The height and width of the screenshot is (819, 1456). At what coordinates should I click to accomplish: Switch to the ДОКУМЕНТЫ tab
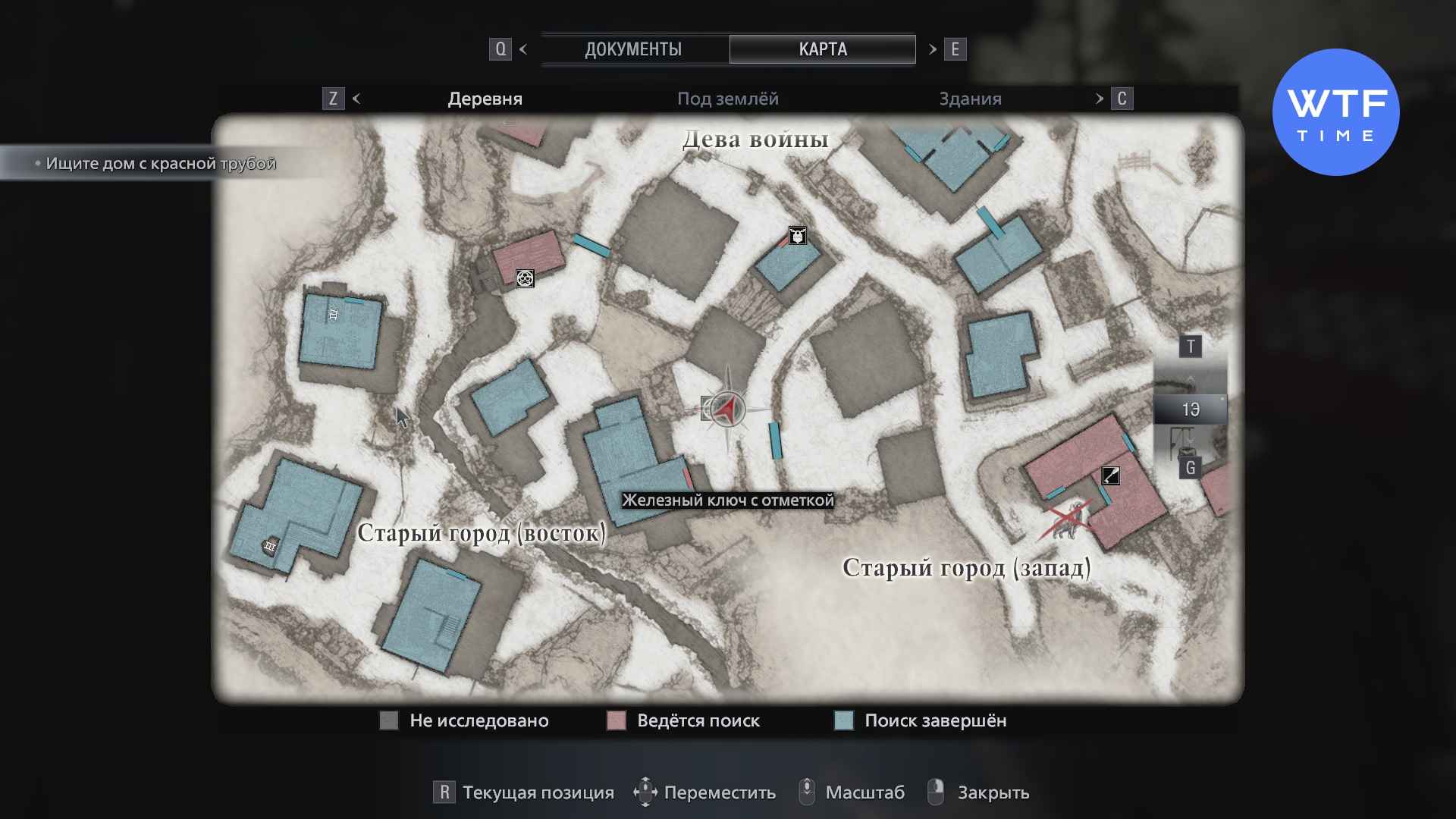click(x=633, y=49)
